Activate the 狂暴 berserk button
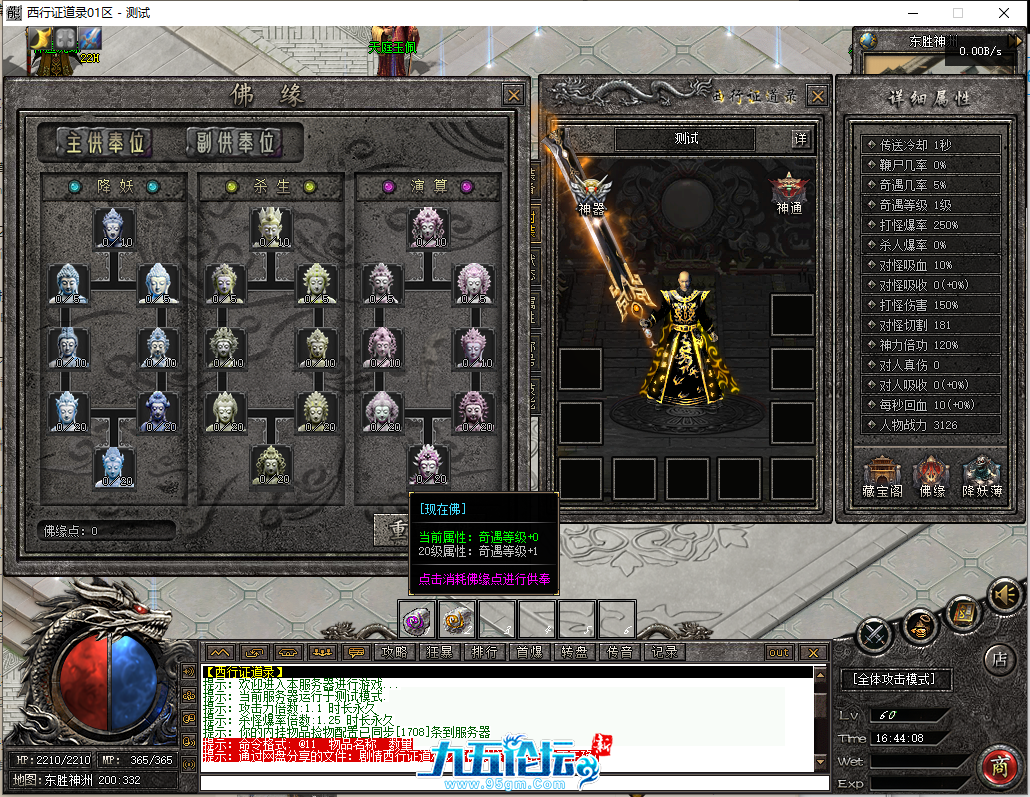The image size is (1030, 797). click(x=440, y=652)
